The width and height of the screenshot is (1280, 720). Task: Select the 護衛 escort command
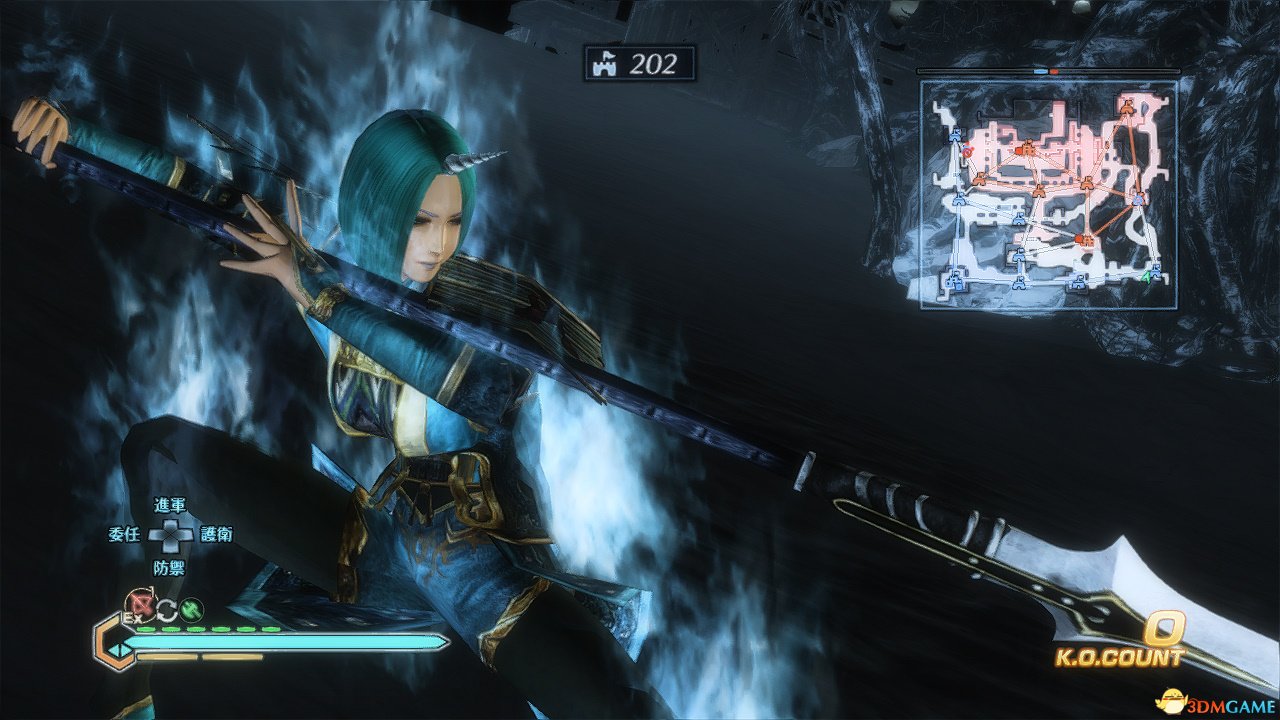[x=216, y=534]
